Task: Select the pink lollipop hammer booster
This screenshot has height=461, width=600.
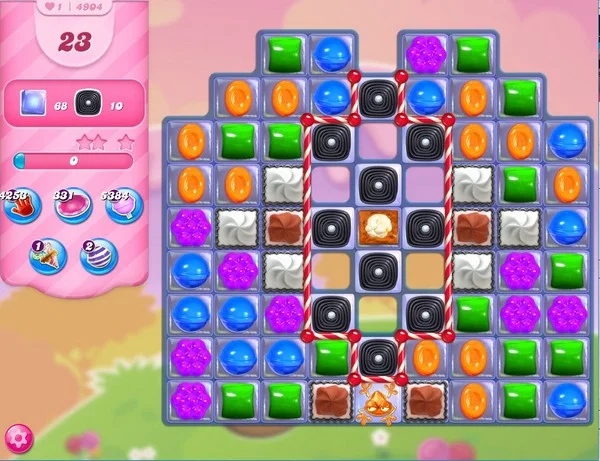Action: click(125, 207)
